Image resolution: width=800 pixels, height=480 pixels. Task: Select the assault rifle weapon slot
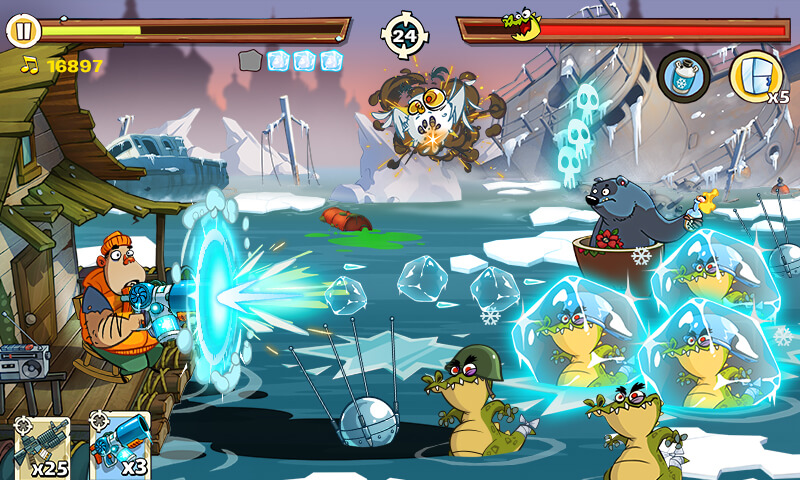42,445
